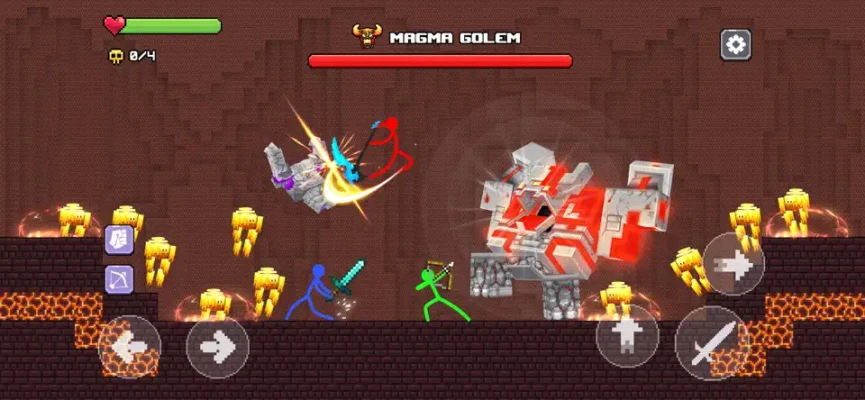Select the bow skill icon
The width and height of the screenshot is (865, 400).
coord(119,279)
